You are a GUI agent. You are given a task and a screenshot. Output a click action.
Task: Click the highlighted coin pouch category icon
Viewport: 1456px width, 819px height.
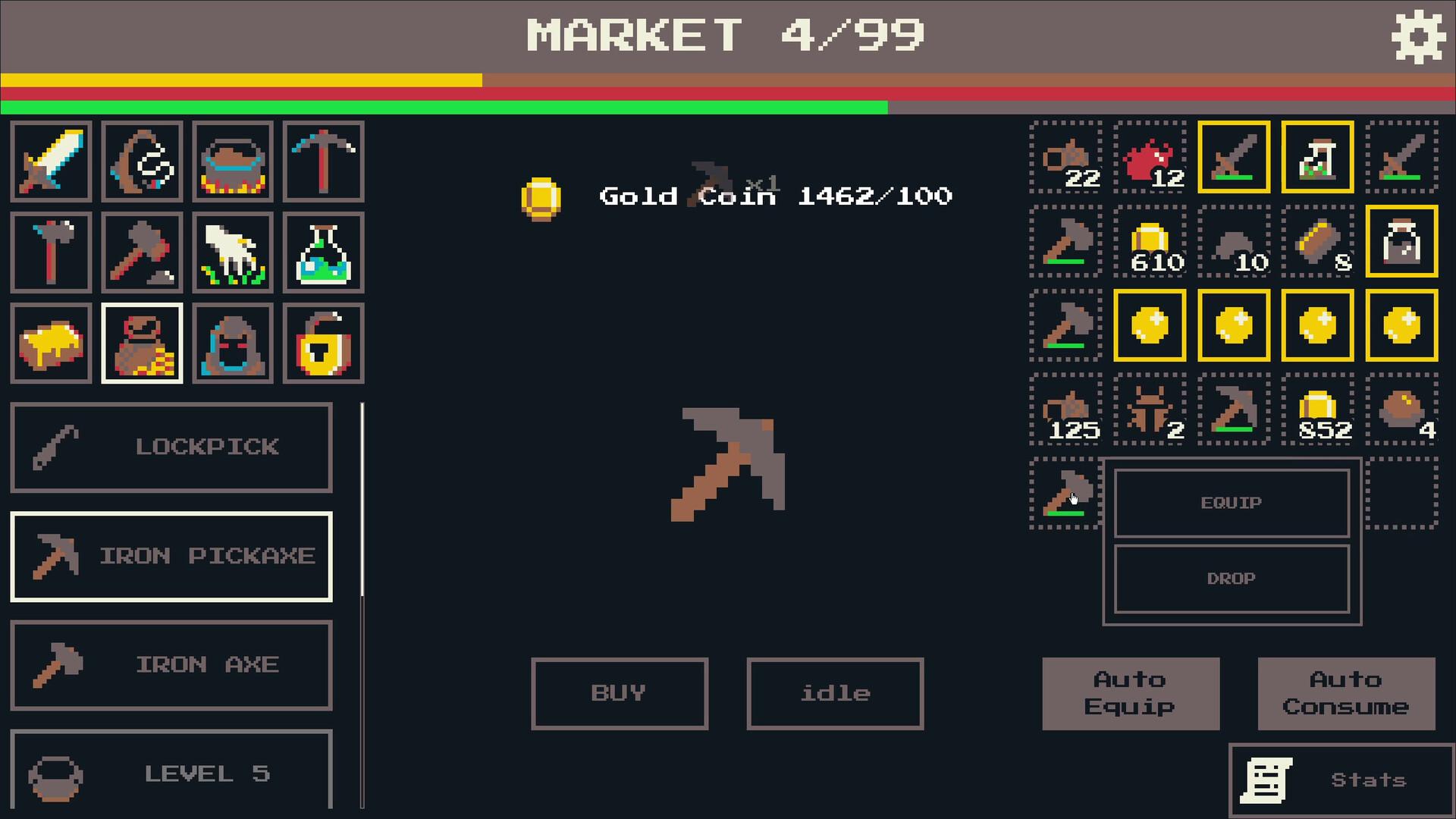(142, 343)
